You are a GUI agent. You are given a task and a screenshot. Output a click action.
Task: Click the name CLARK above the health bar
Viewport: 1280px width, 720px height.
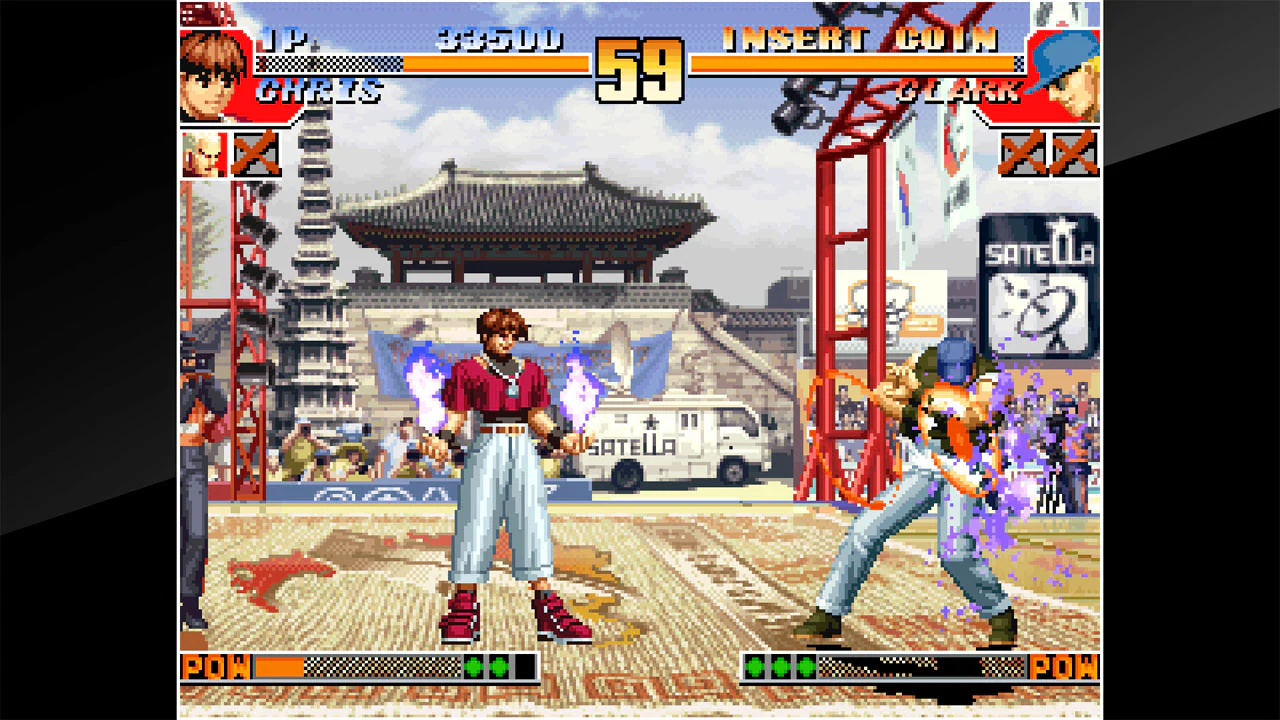point(960,93)
